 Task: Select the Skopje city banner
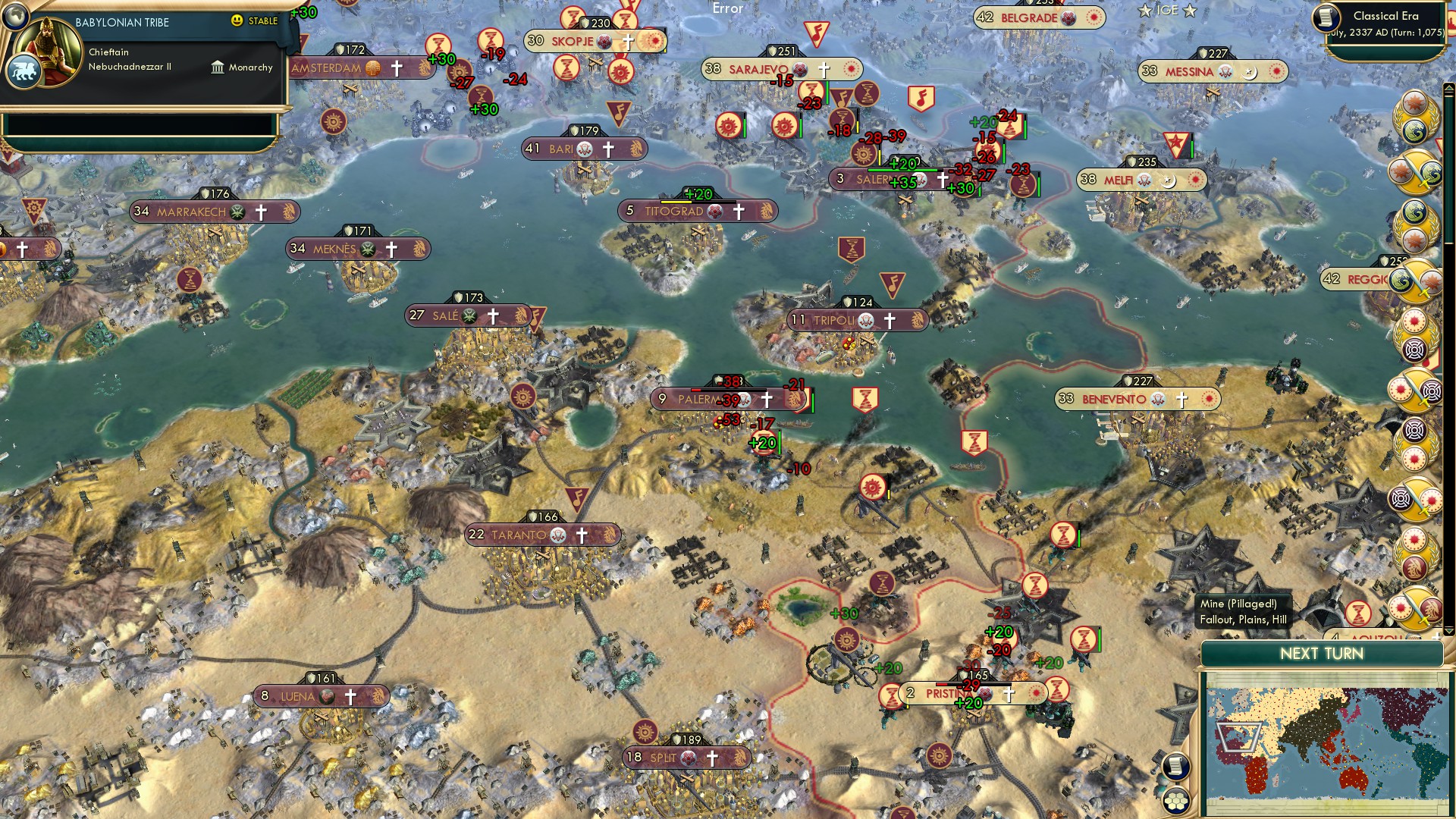coord(573,42)
